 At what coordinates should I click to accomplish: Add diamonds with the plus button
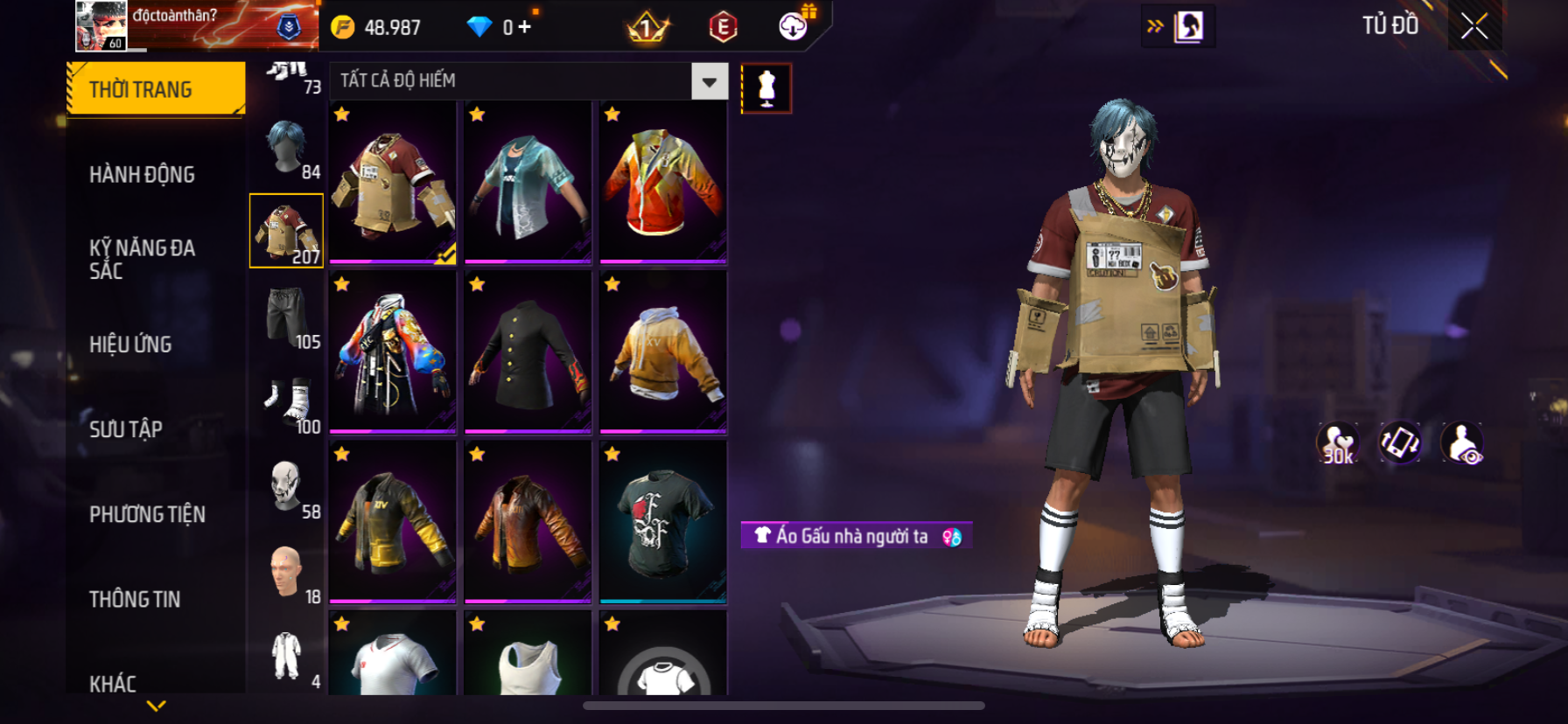[524, 27]
